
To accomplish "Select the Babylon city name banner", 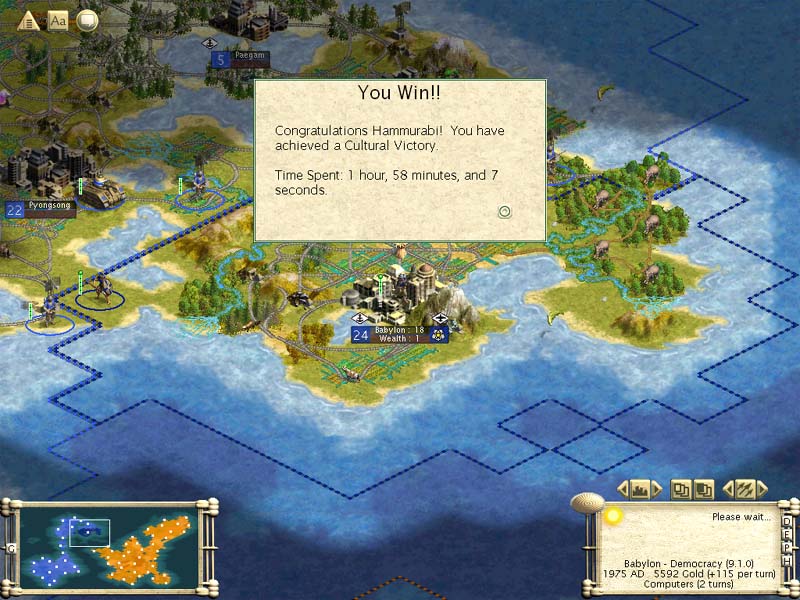I will (x=400, y=334).
